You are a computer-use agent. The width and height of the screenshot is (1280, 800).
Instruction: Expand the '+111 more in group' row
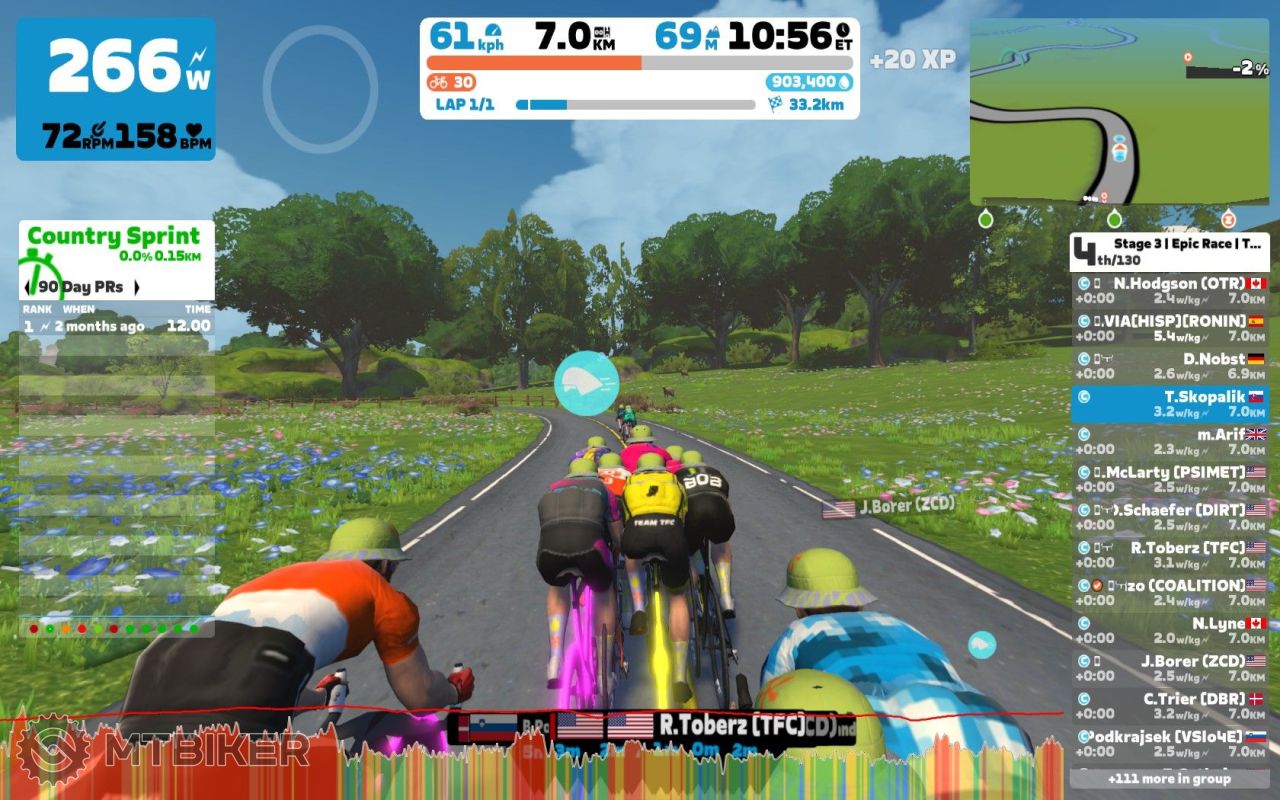pos(1169,778)
